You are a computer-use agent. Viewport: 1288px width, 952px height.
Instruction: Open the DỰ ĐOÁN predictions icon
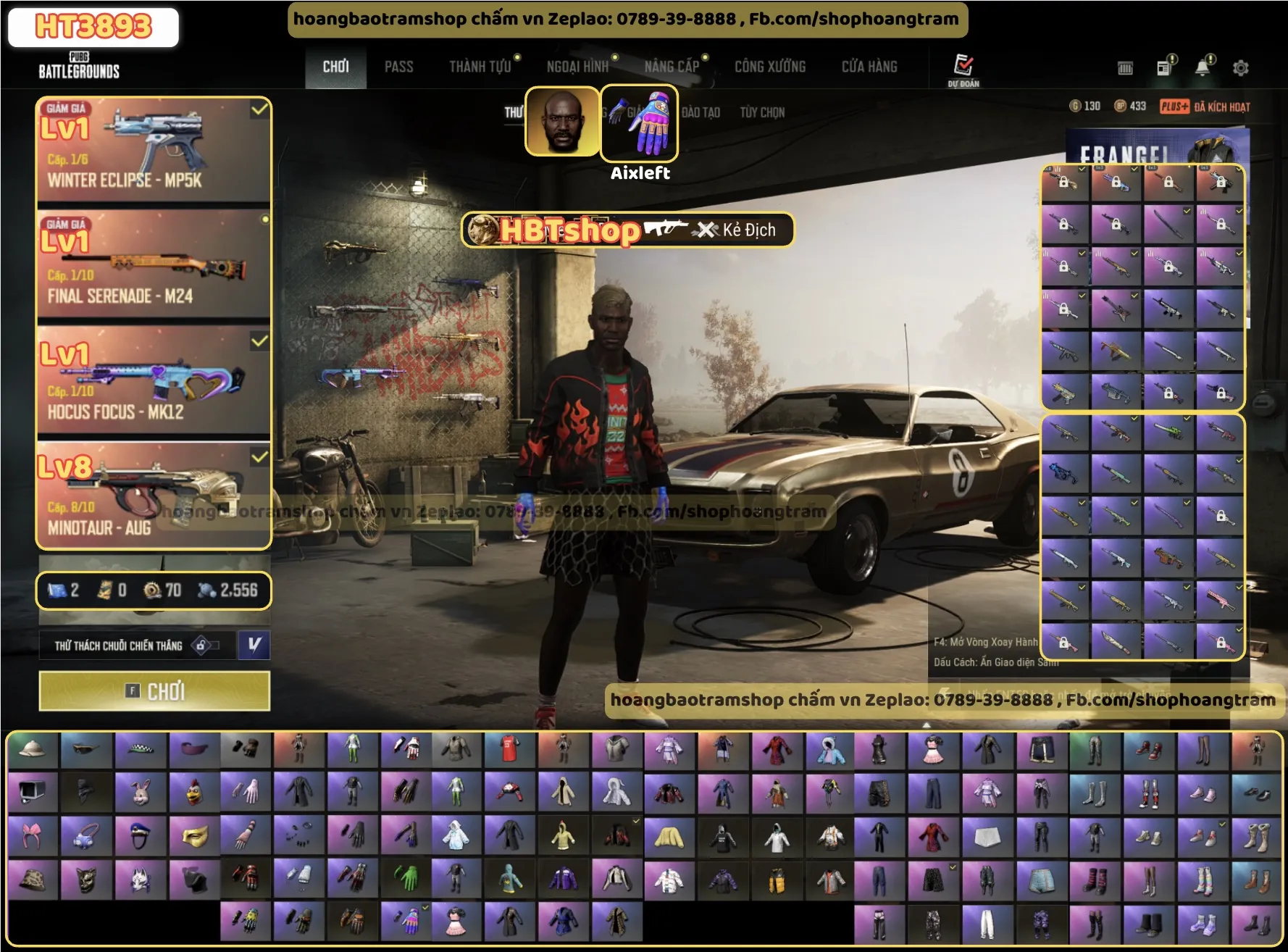tap(963, 68)
